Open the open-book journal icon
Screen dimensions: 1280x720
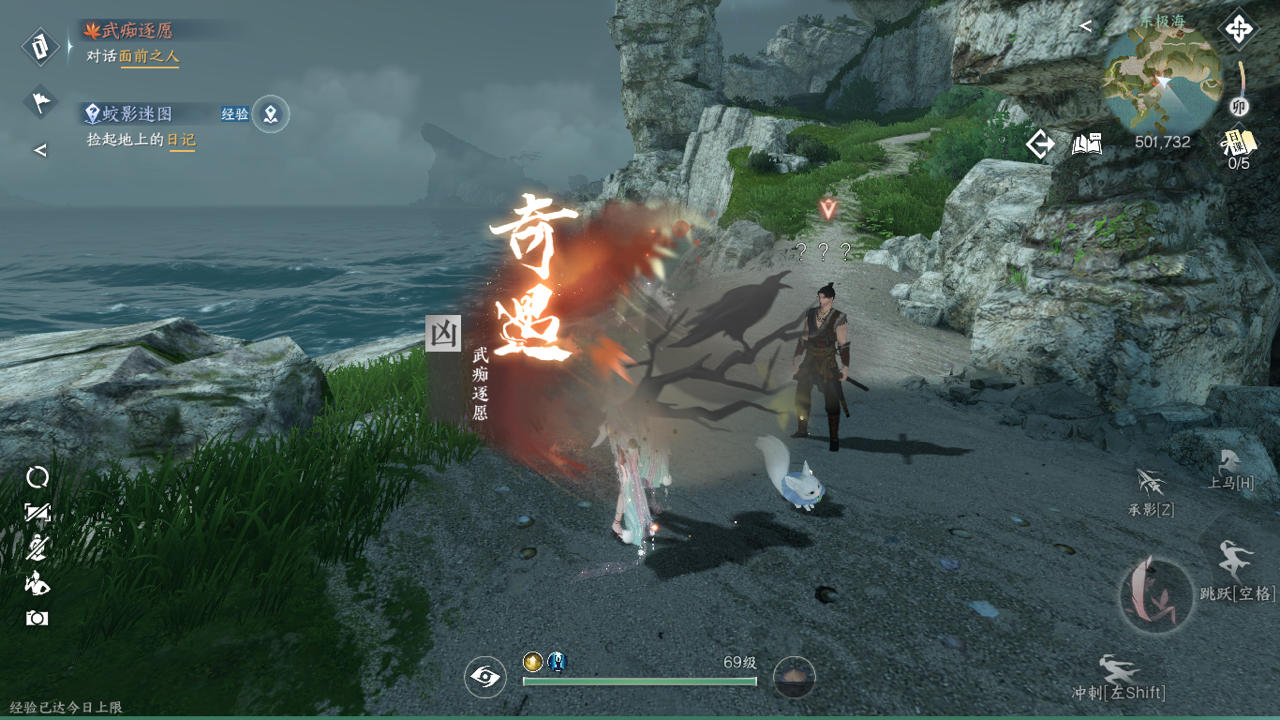pyautogui.click(x=1087, y=145)
